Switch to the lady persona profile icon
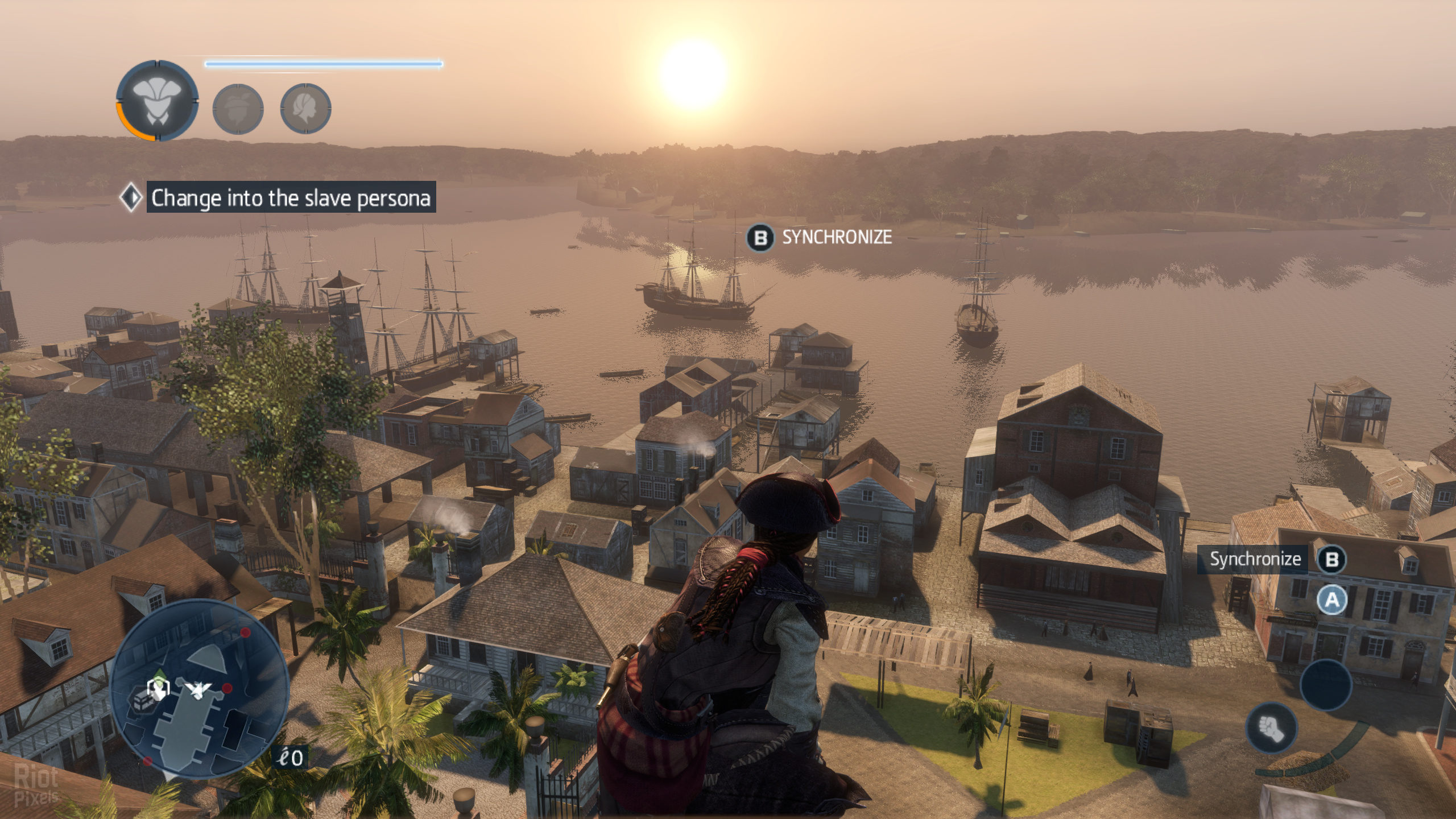 click(x=306, y=109)
